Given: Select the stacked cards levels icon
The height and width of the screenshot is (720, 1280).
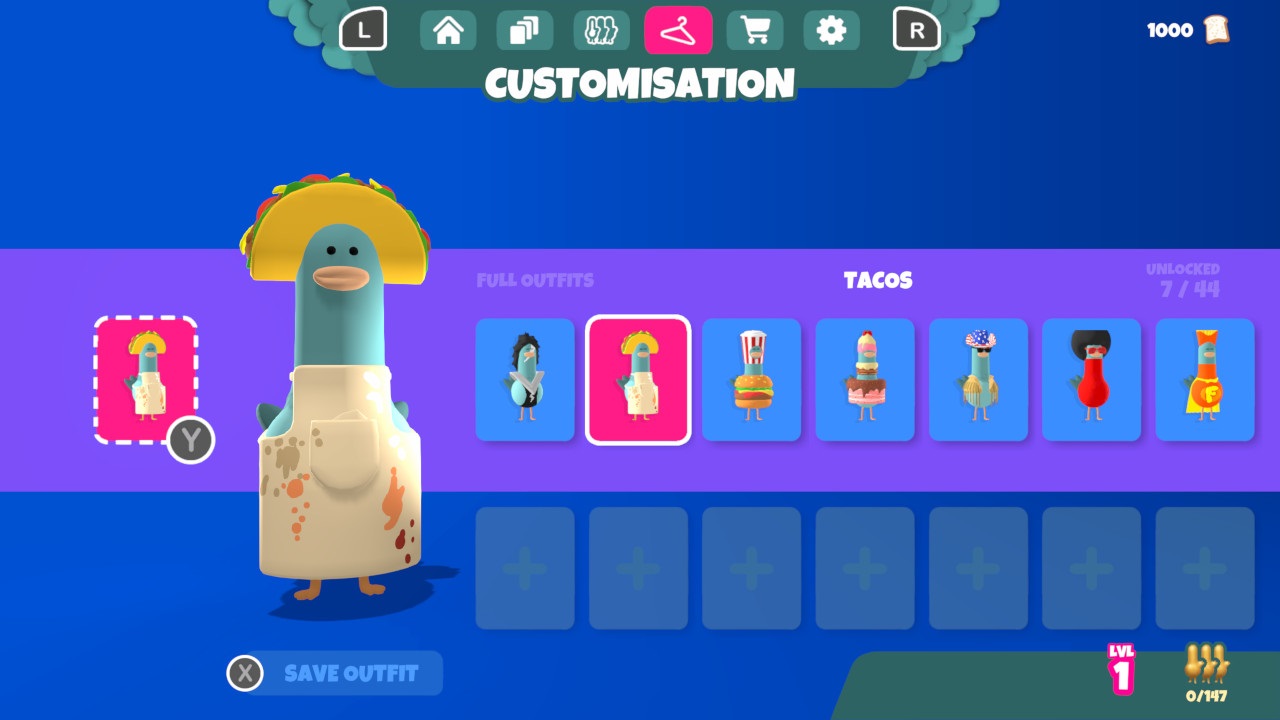Looking at the screenshot, I should tap(524, 30).
